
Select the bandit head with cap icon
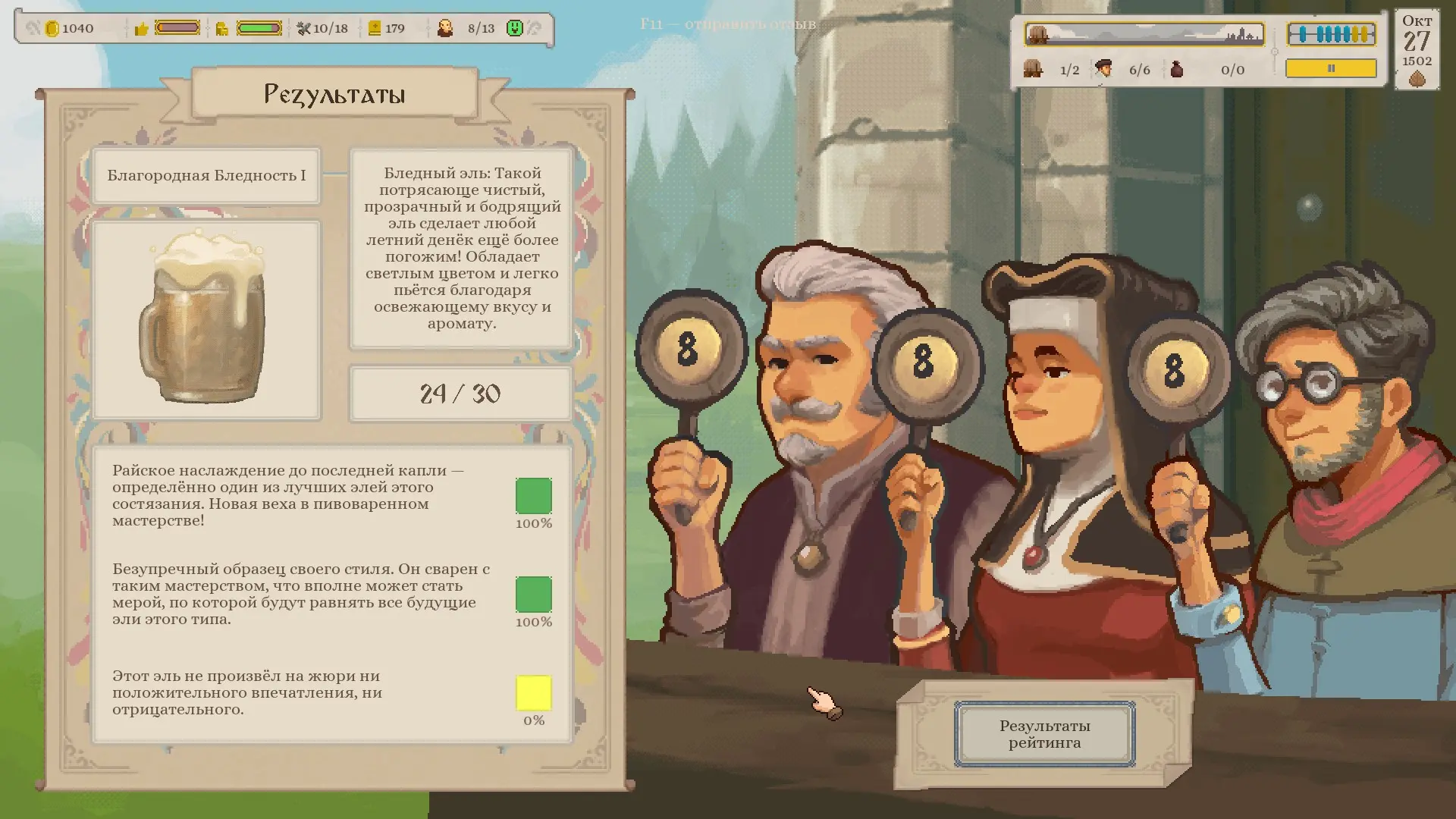[x=1103, y=69]
